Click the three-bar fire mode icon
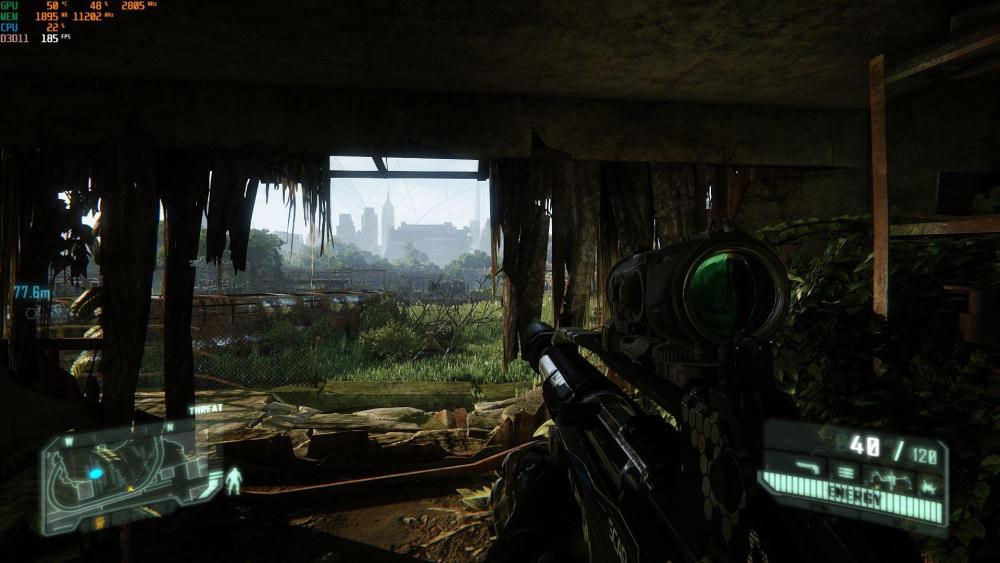The width and height of the screenshot is (1000, 563). (x=845, y=472)
